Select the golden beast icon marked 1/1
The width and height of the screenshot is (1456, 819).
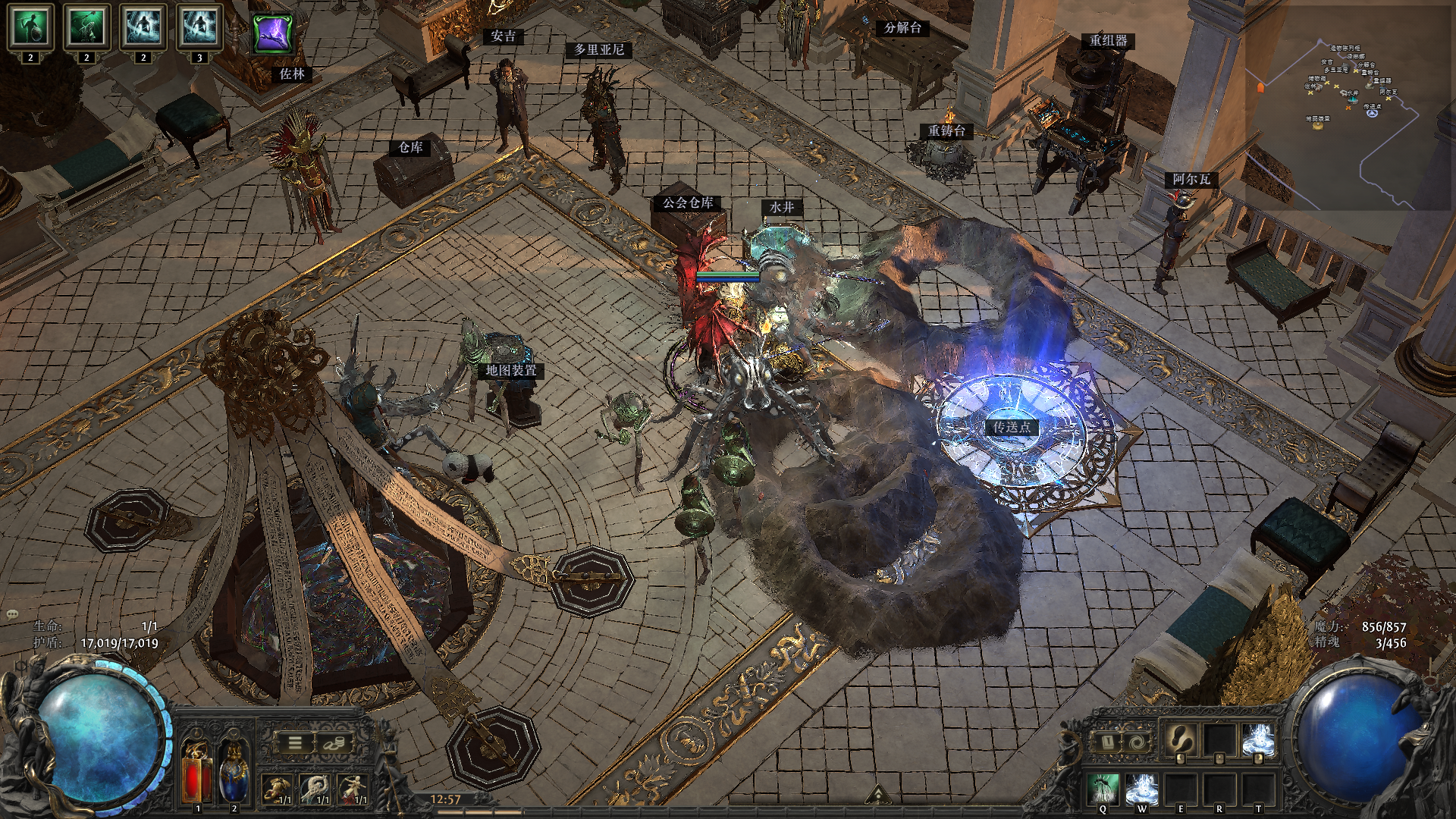(277, 789)
